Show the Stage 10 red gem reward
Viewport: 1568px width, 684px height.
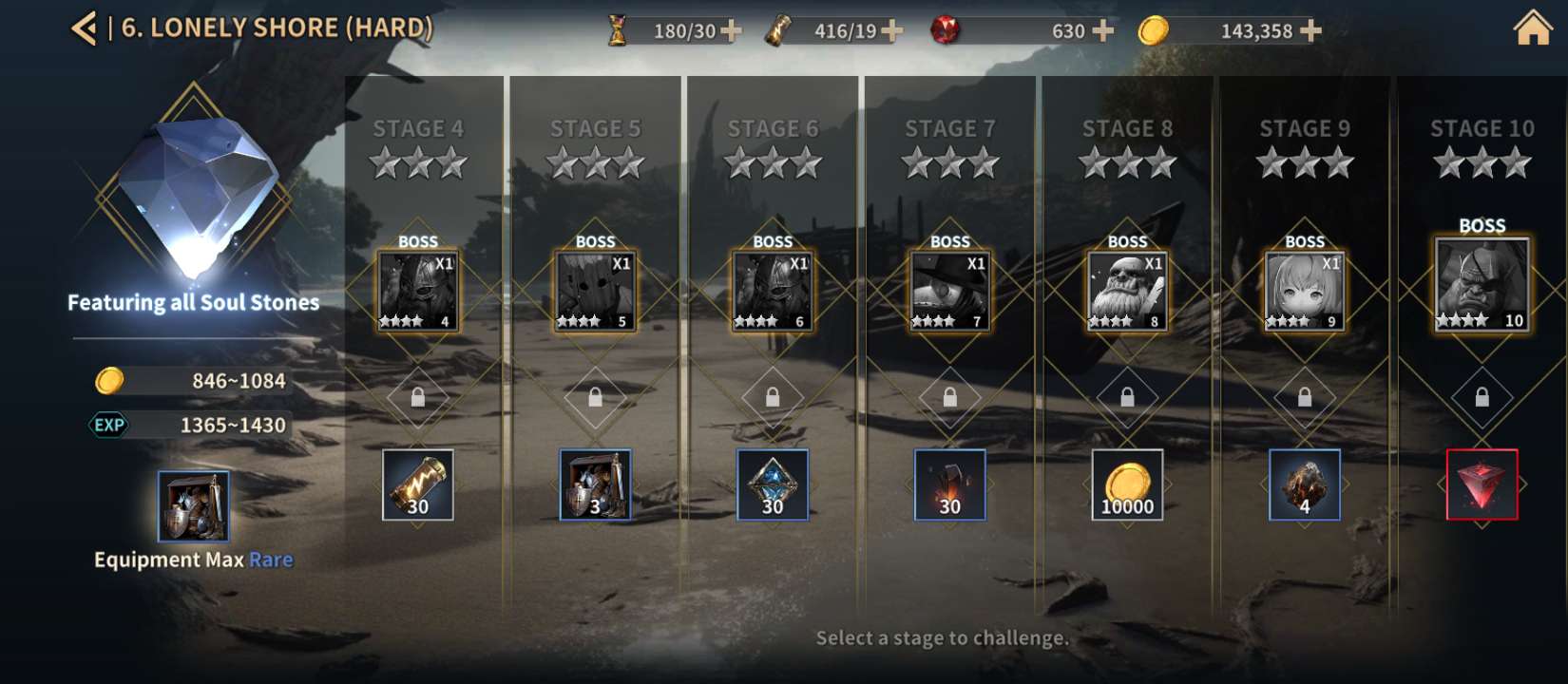pos(1482,484)
